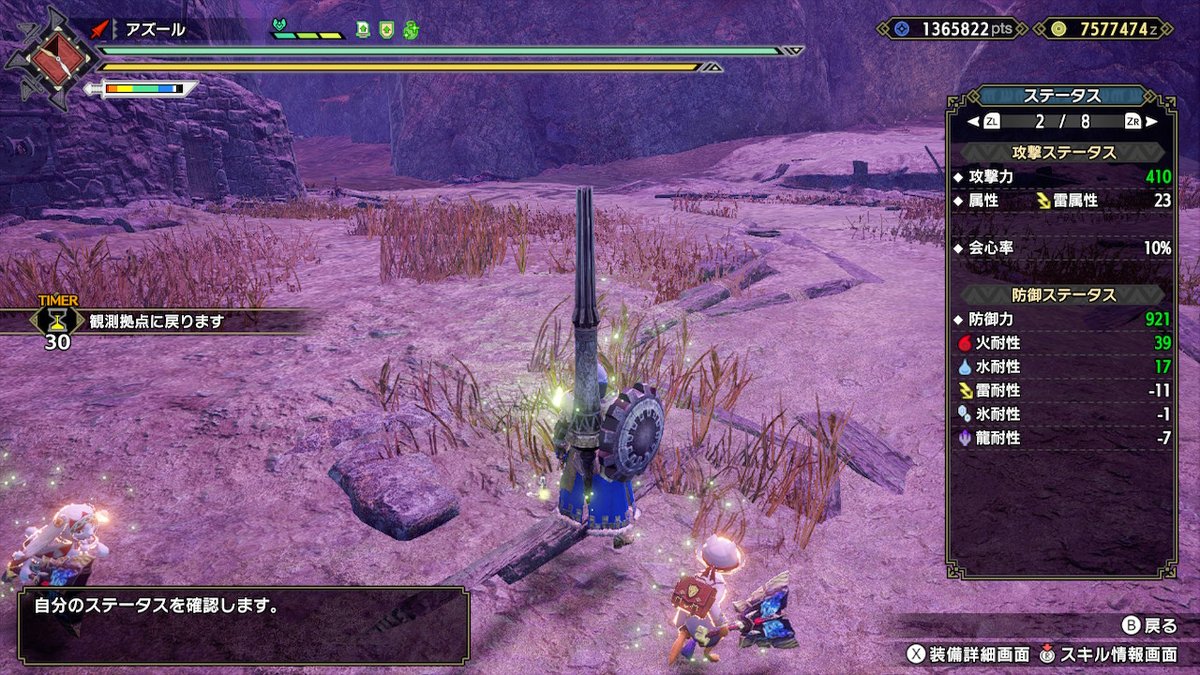Select the green document-with-arrow buff icon
This screenshot has width=1200, height=675.
pyautogui.click(x=363, y=30)
